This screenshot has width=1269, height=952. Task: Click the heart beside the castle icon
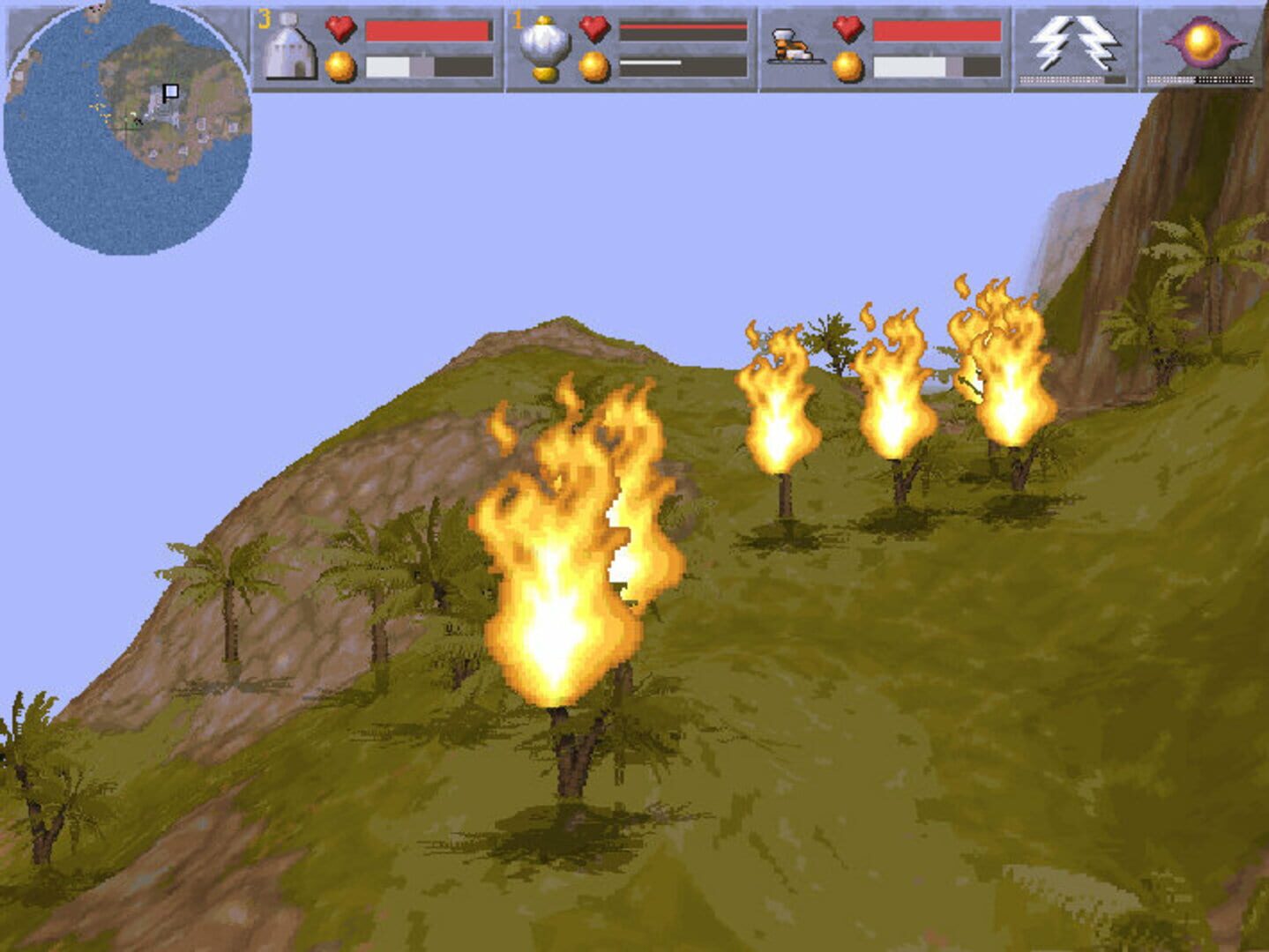tap(340, 29)
